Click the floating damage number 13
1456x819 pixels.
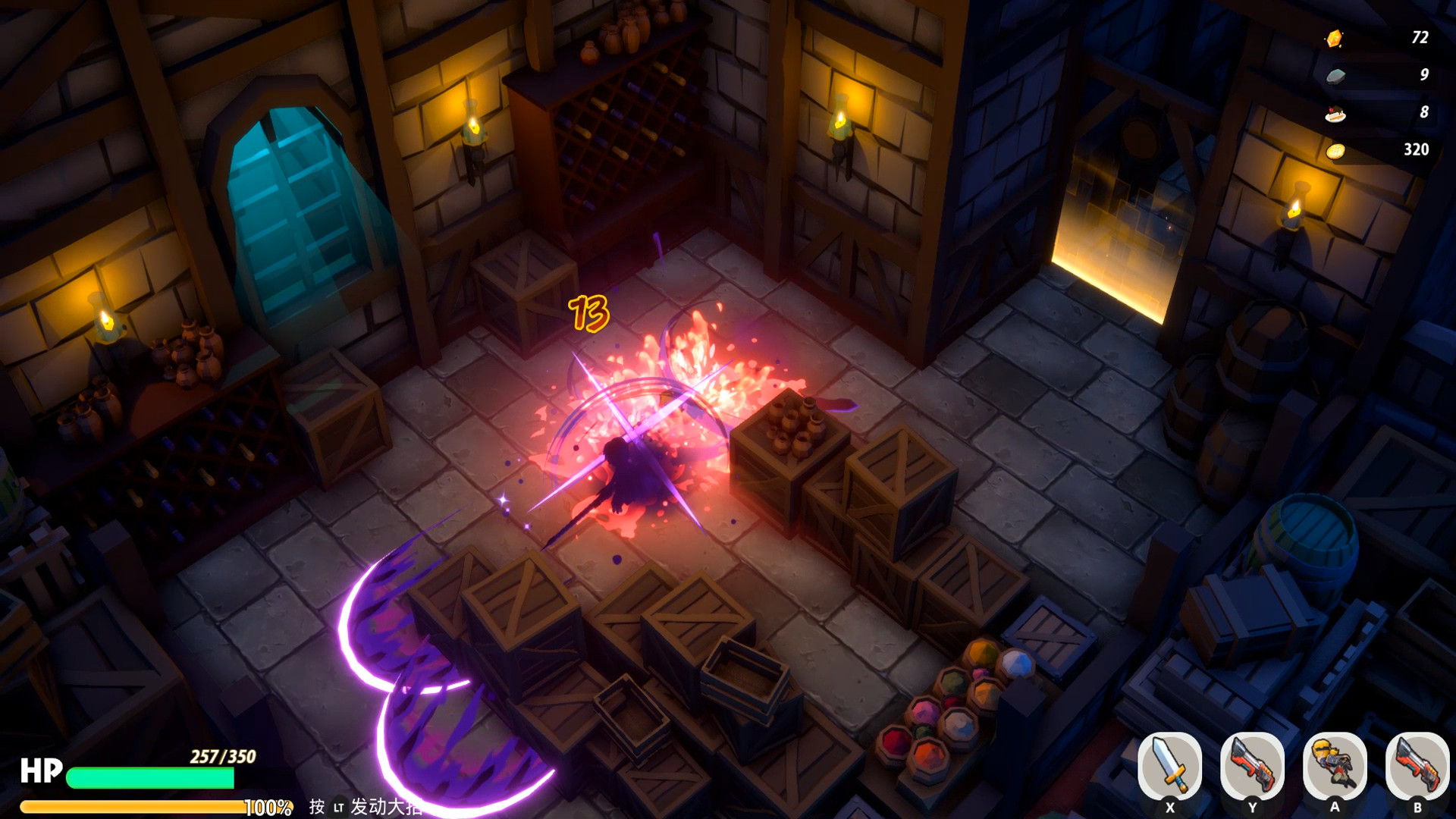589,312
